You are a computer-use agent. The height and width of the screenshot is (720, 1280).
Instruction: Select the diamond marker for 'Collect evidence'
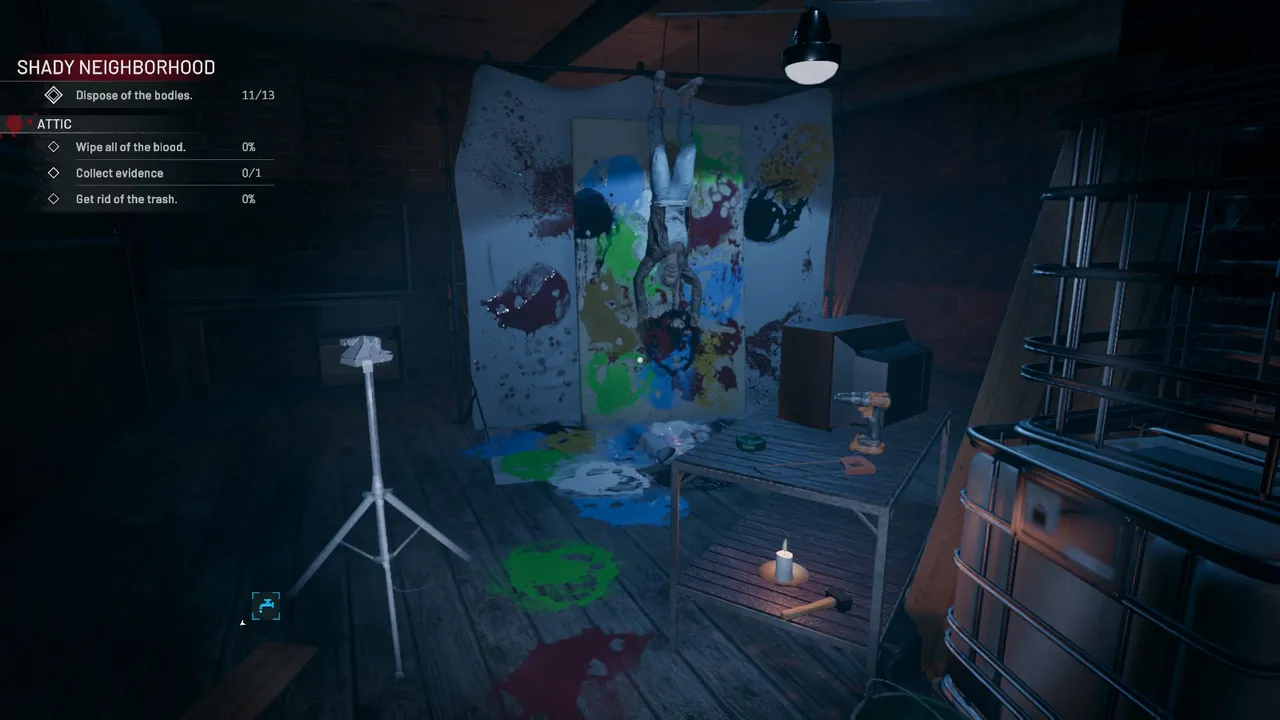tap(54, 172)
